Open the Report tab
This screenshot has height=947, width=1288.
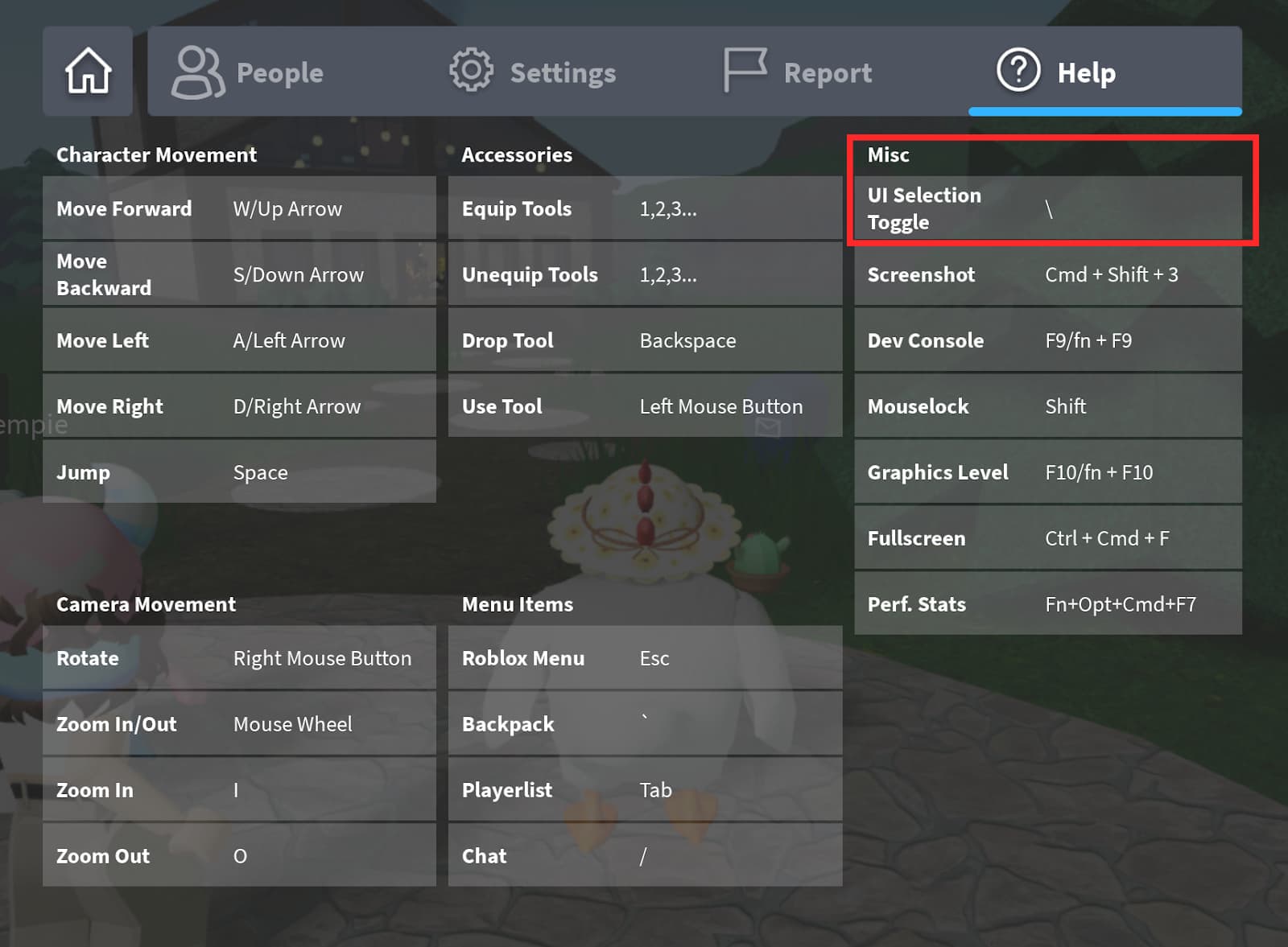(x=828, y=73)
